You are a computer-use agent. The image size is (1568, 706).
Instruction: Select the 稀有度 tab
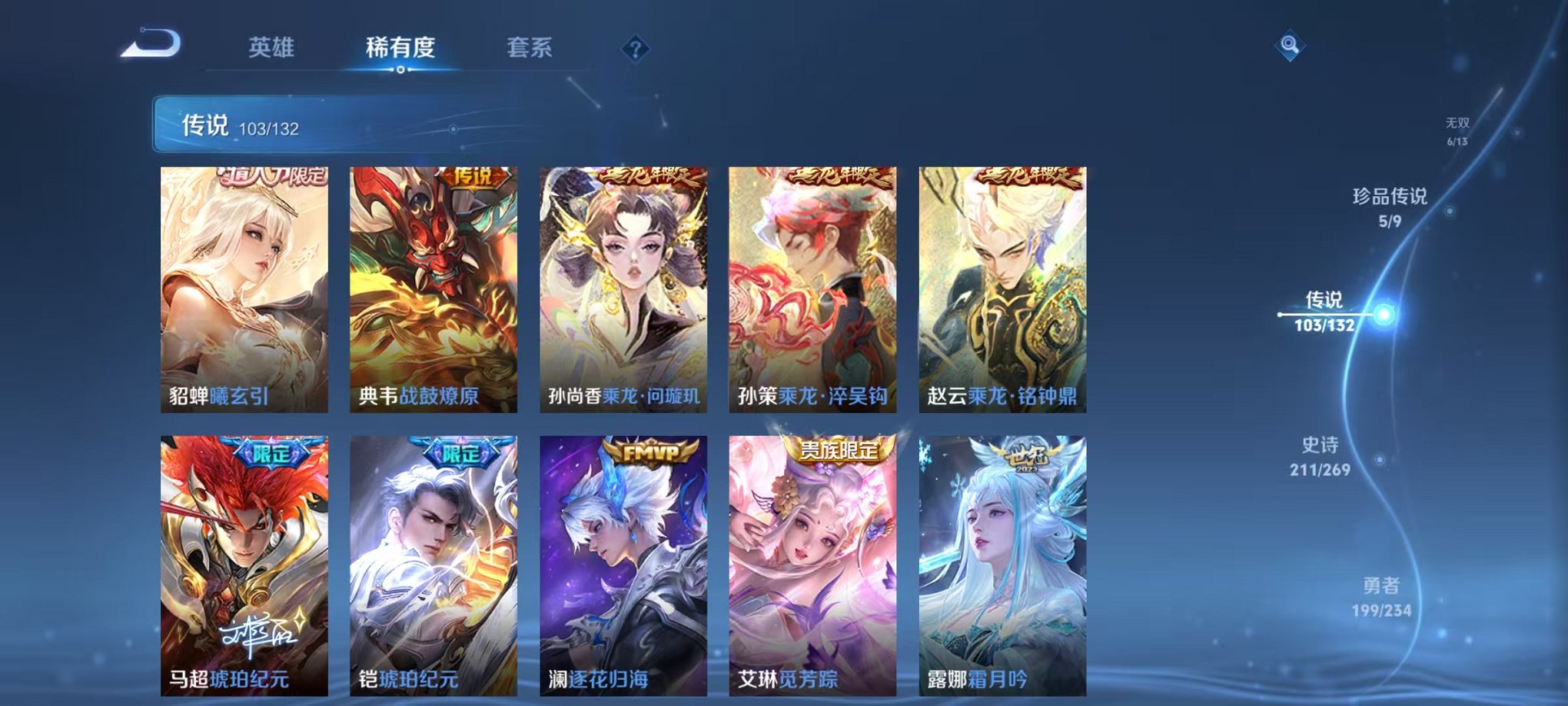(x=399, y=46)
